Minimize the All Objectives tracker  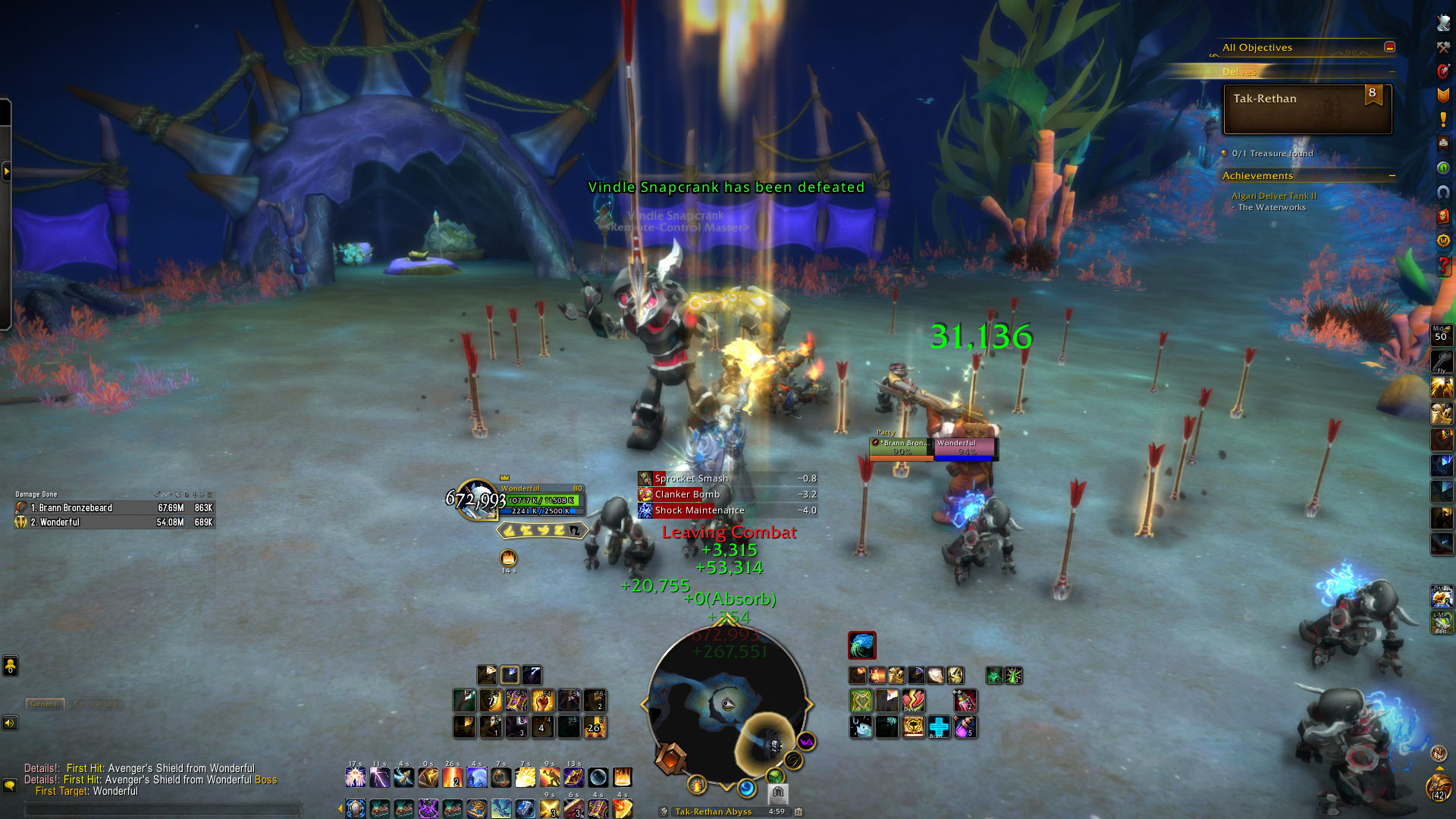coord(1389,47)
